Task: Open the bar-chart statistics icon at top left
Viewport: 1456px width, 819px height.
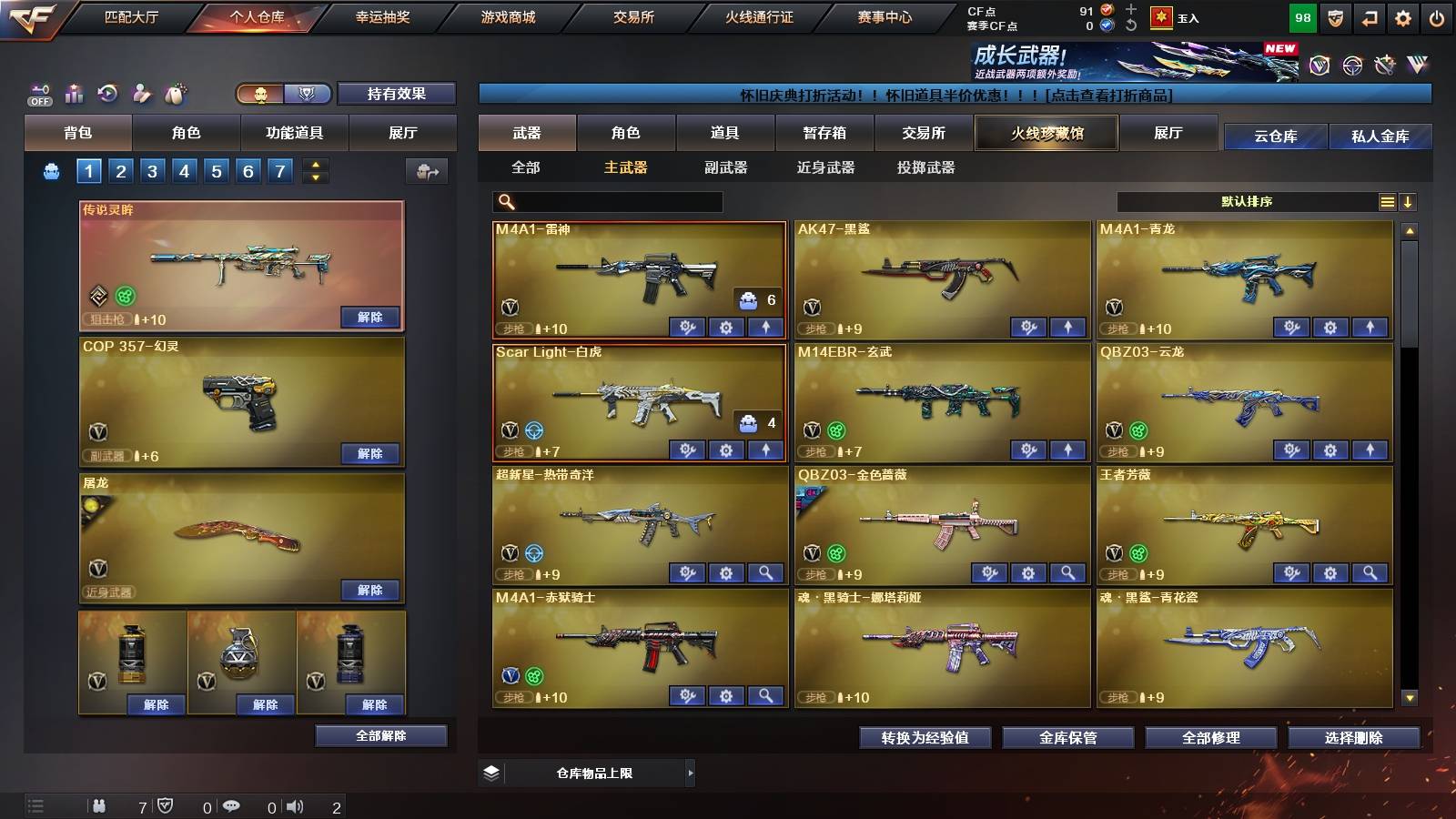Action: (x=73, y=94)
